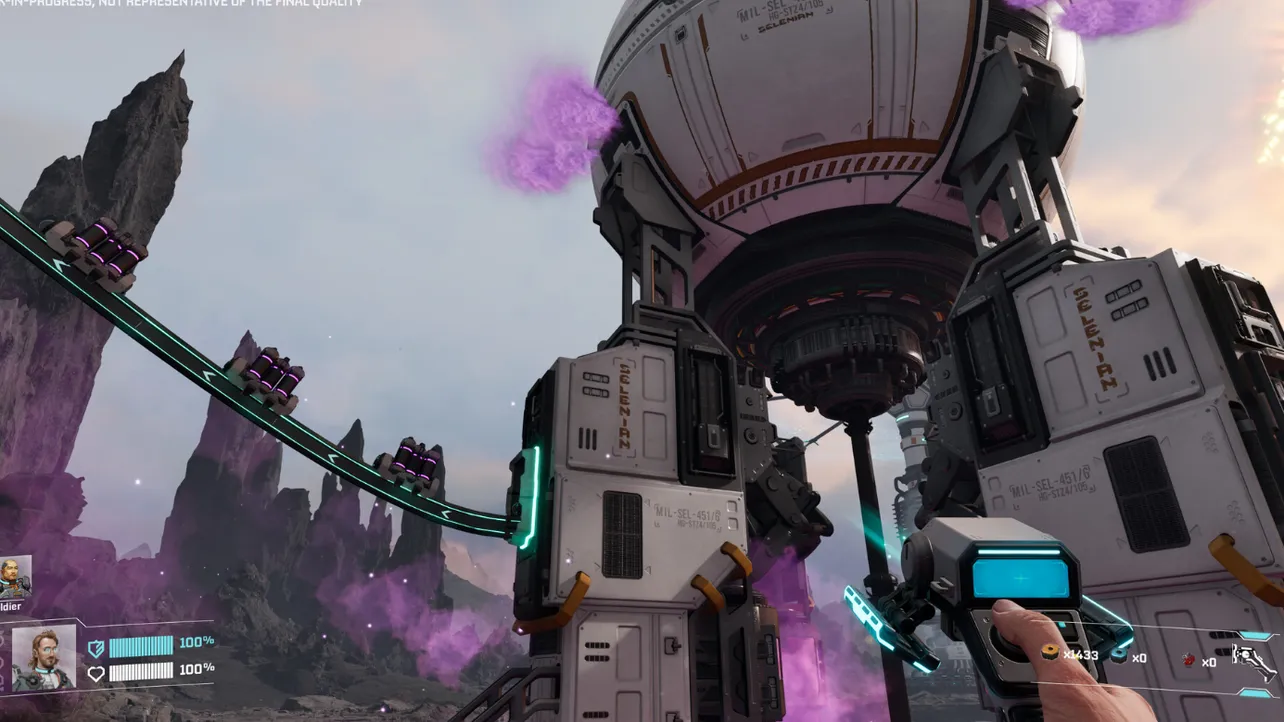Open the Soldier companion portrait
This screenshot has width=1284, height=722.
pos(15,575)
